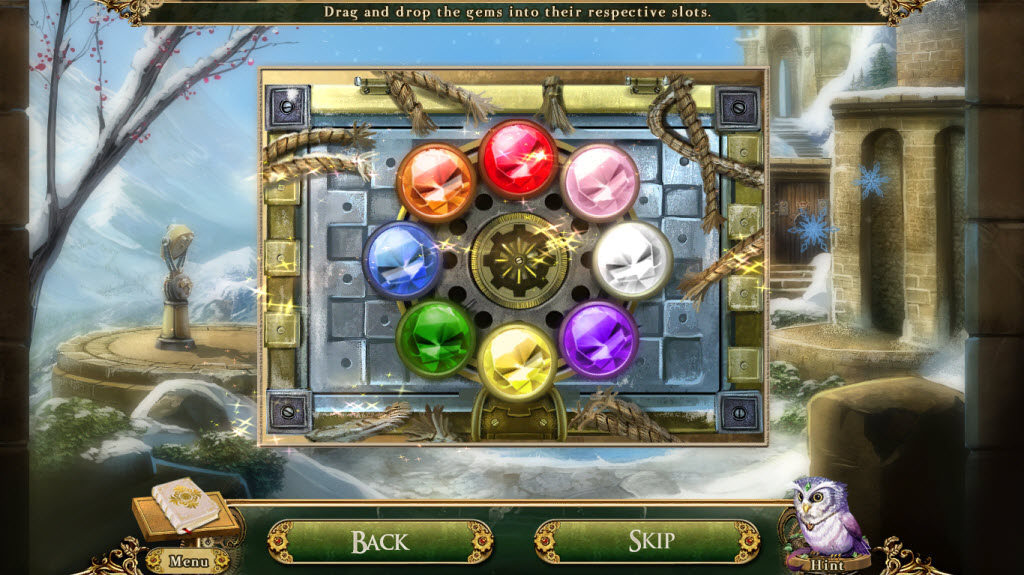1024x575 pixels.
Task: Click the central brass gear dial
Action: (x=519, y=260)
